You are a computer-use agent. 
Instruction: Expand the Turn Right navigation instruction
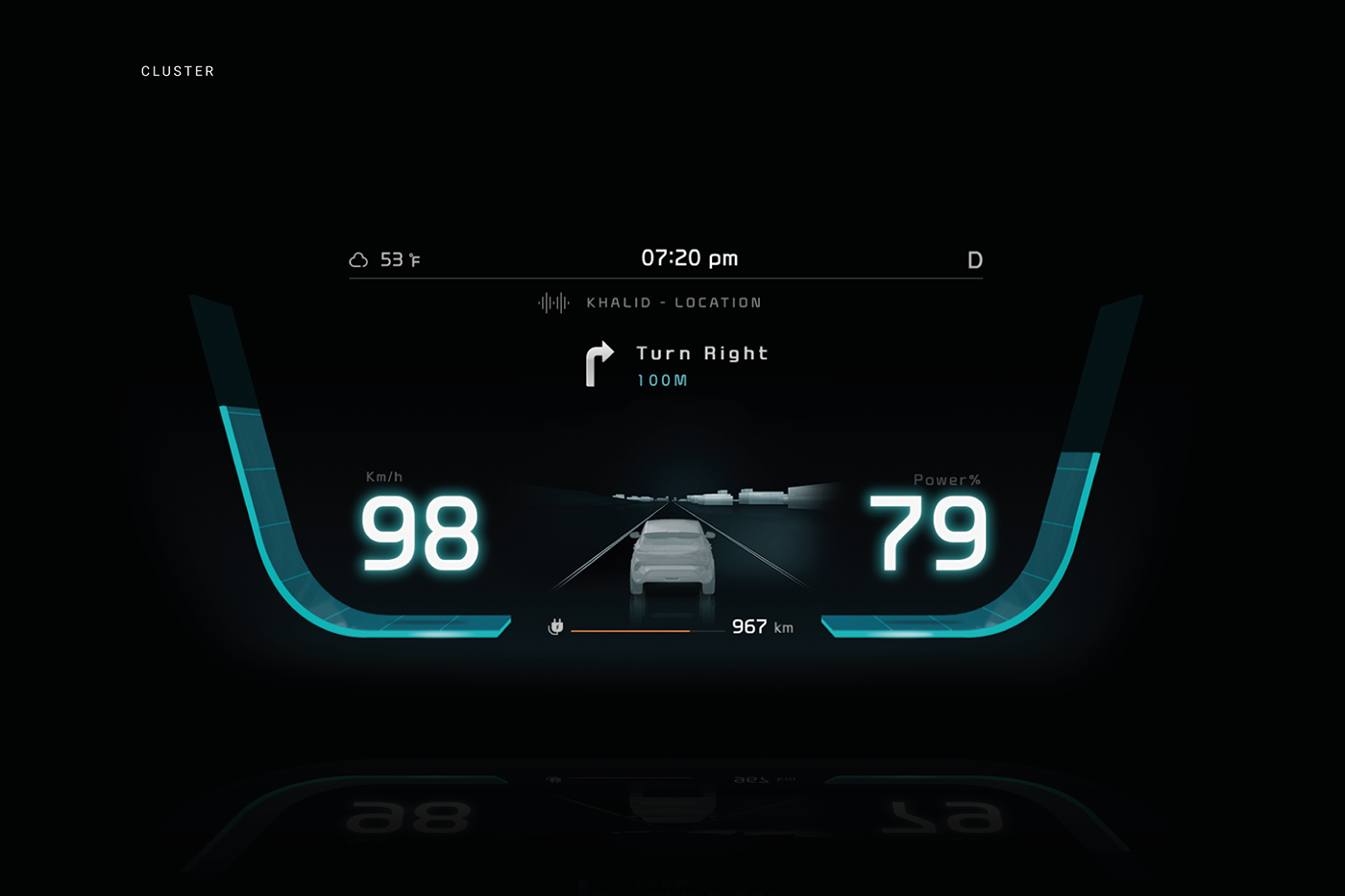(x=700, y=352)
